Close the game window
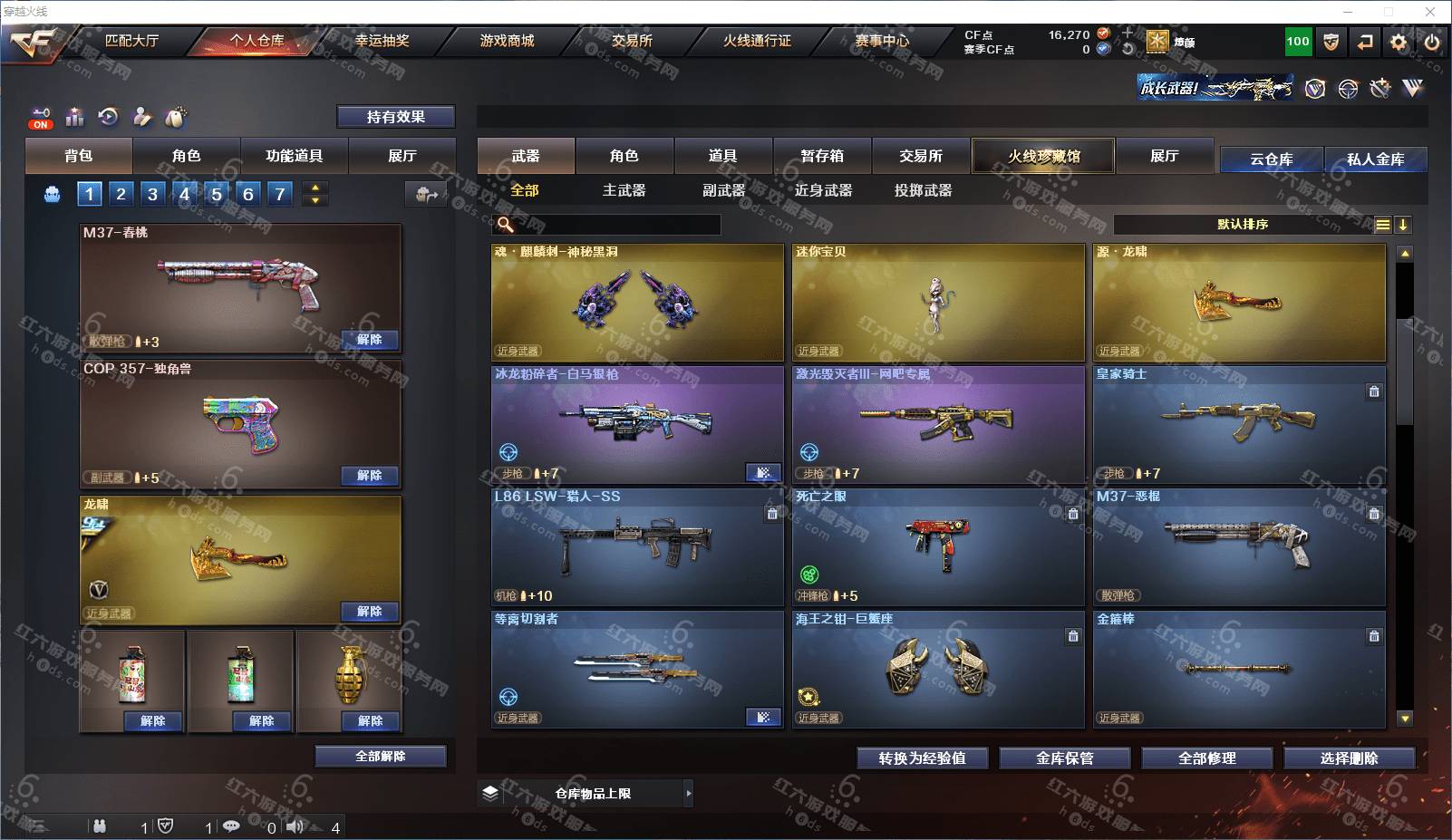 [1430, 12]
